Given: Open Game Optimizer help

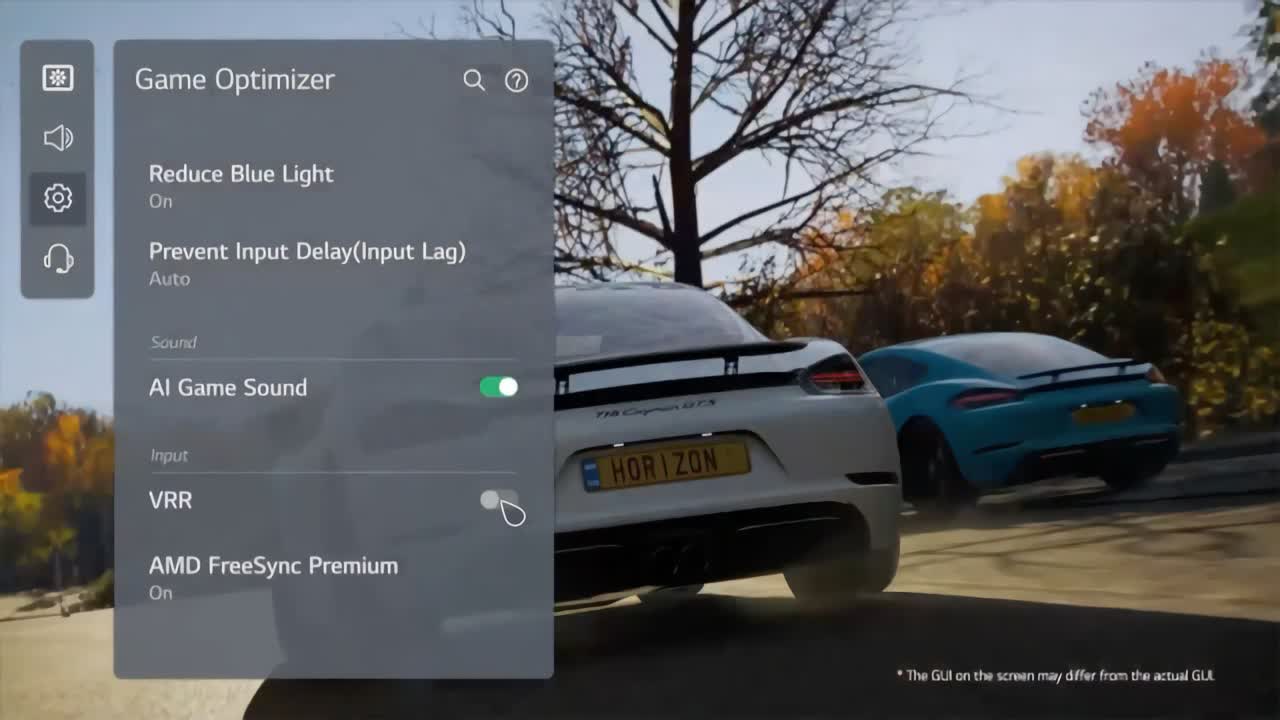Looking at the screenshot, I should 516,80.
